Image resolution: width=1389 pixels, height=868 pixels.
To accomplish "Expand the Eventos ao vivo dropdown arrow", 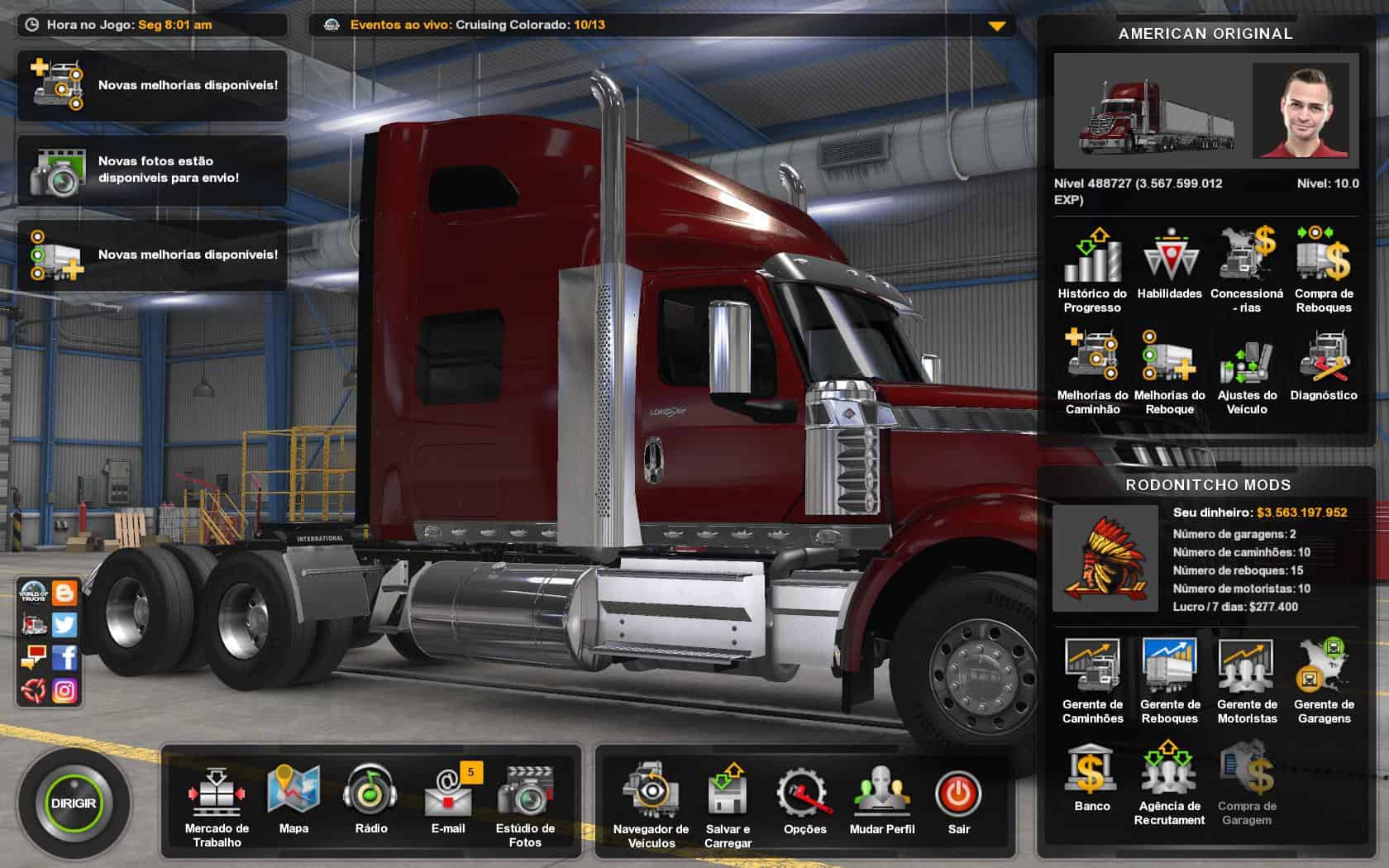I will 997,26.
